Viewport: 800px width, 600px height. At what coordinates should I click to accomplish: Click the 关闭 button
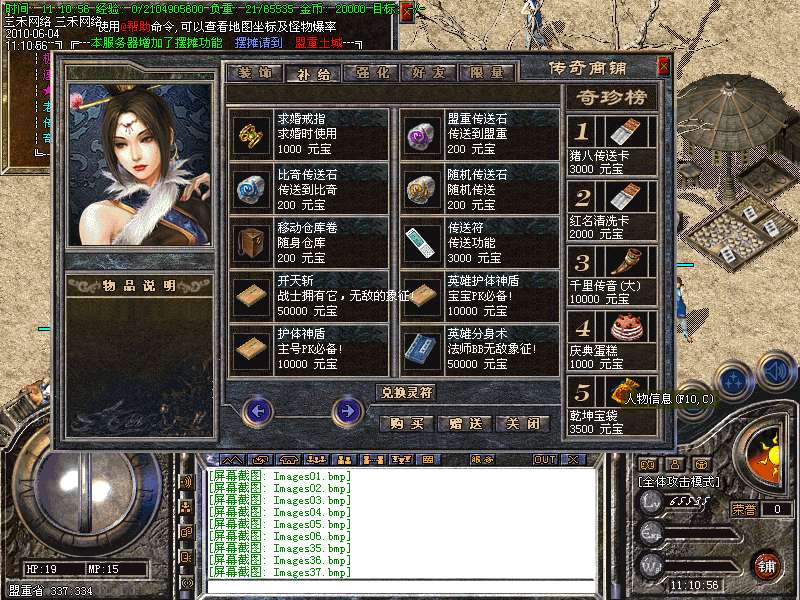point(523,423)
